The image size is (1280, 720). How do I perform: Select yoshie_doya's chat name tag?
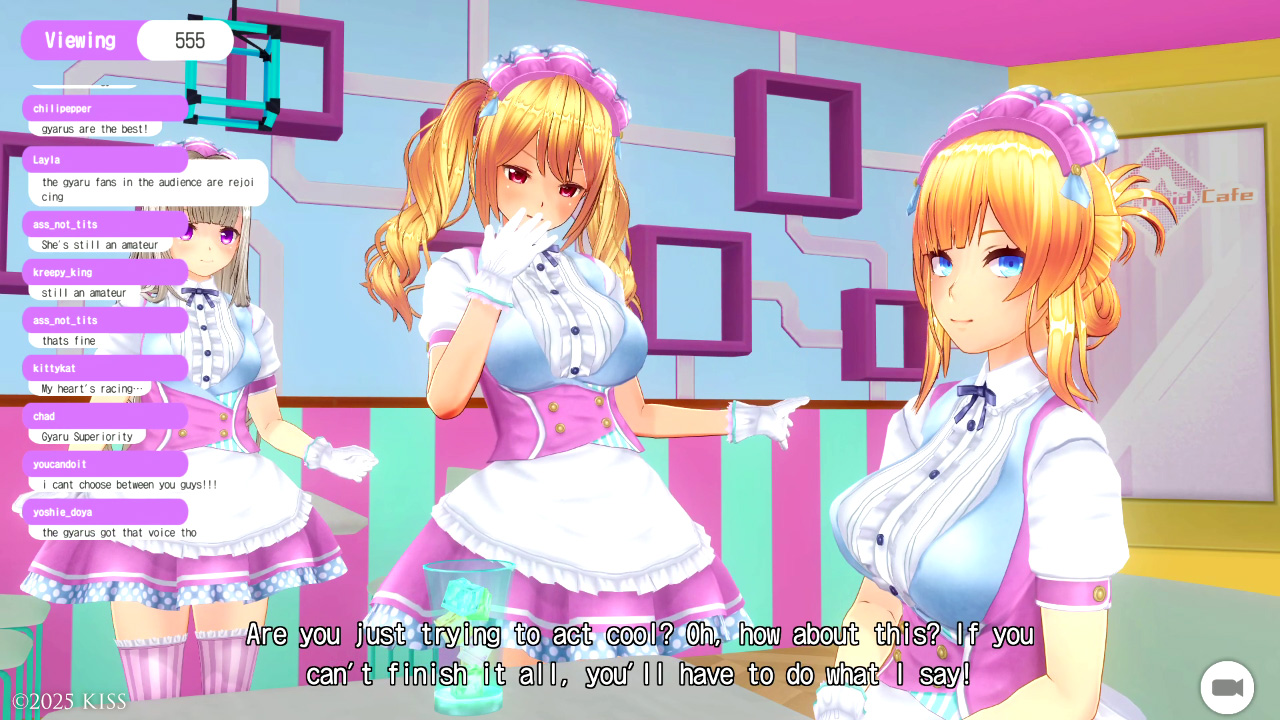pos(62,512)
